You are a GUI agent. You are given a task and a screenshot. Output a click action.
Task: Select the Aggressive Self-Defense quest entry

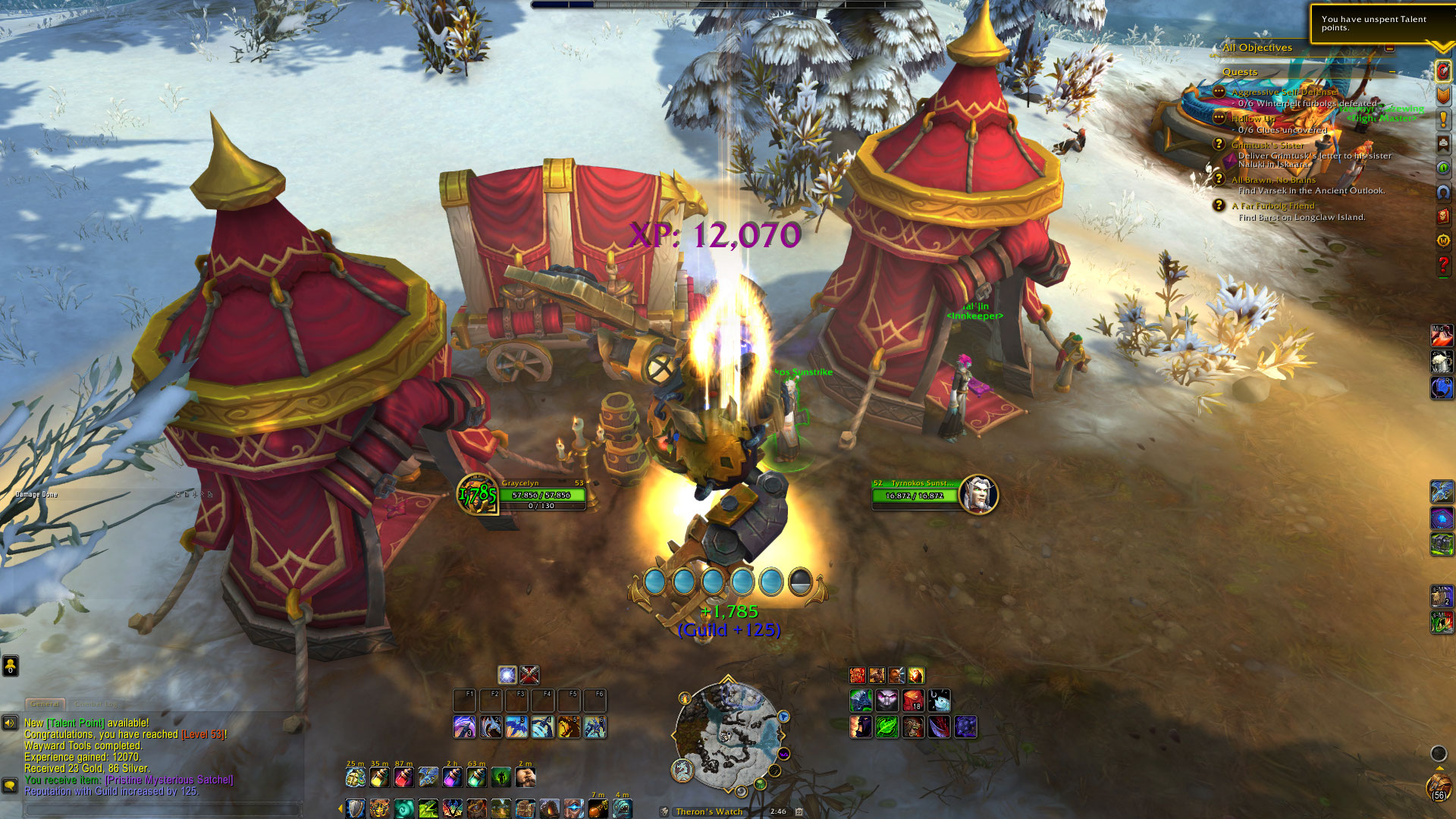tap(1283, 92)
